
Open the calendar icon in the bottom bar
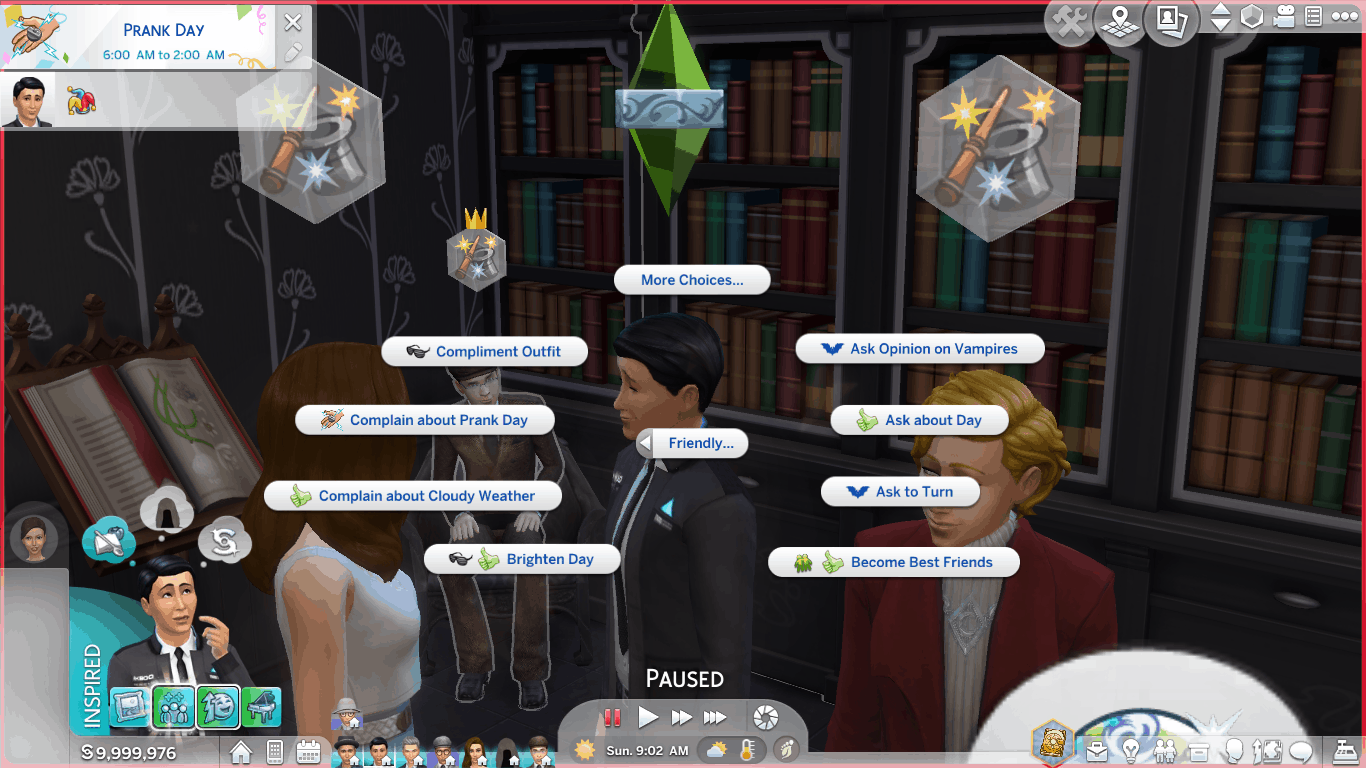(x=308, y=750)
